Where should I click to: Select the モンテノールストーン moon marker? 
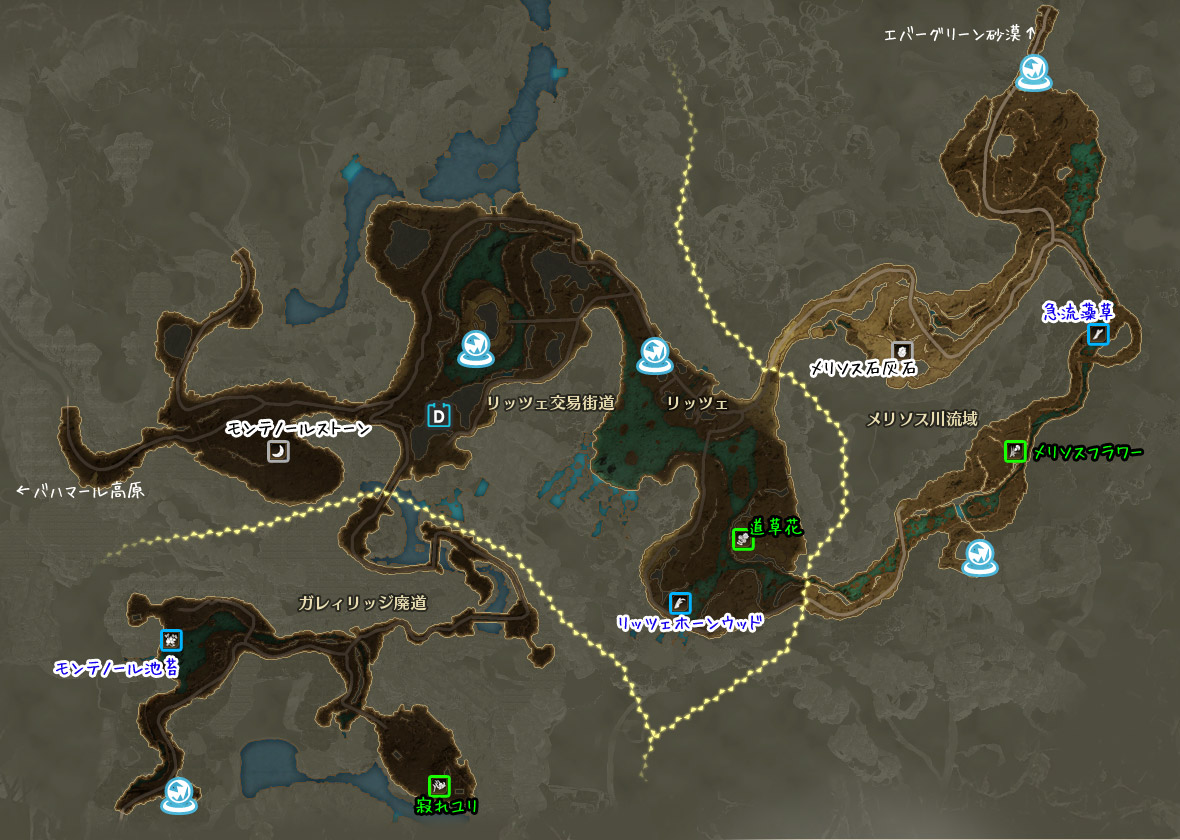278,452
